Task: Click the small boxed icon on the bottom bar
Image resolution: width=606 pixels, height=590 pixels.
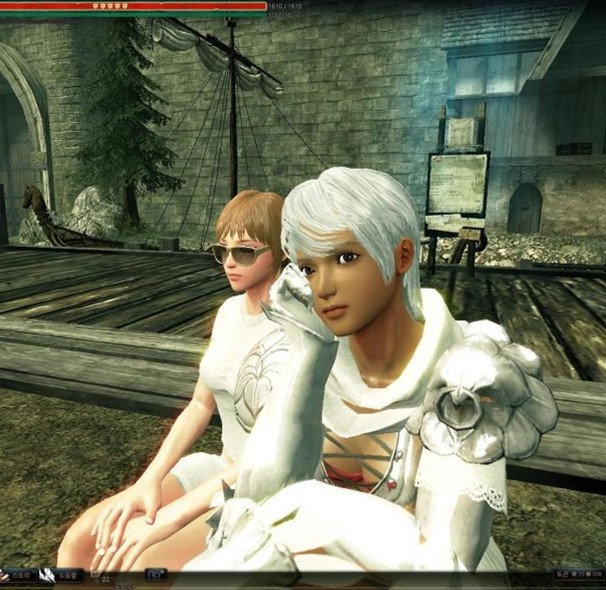Action: (156, 575)
